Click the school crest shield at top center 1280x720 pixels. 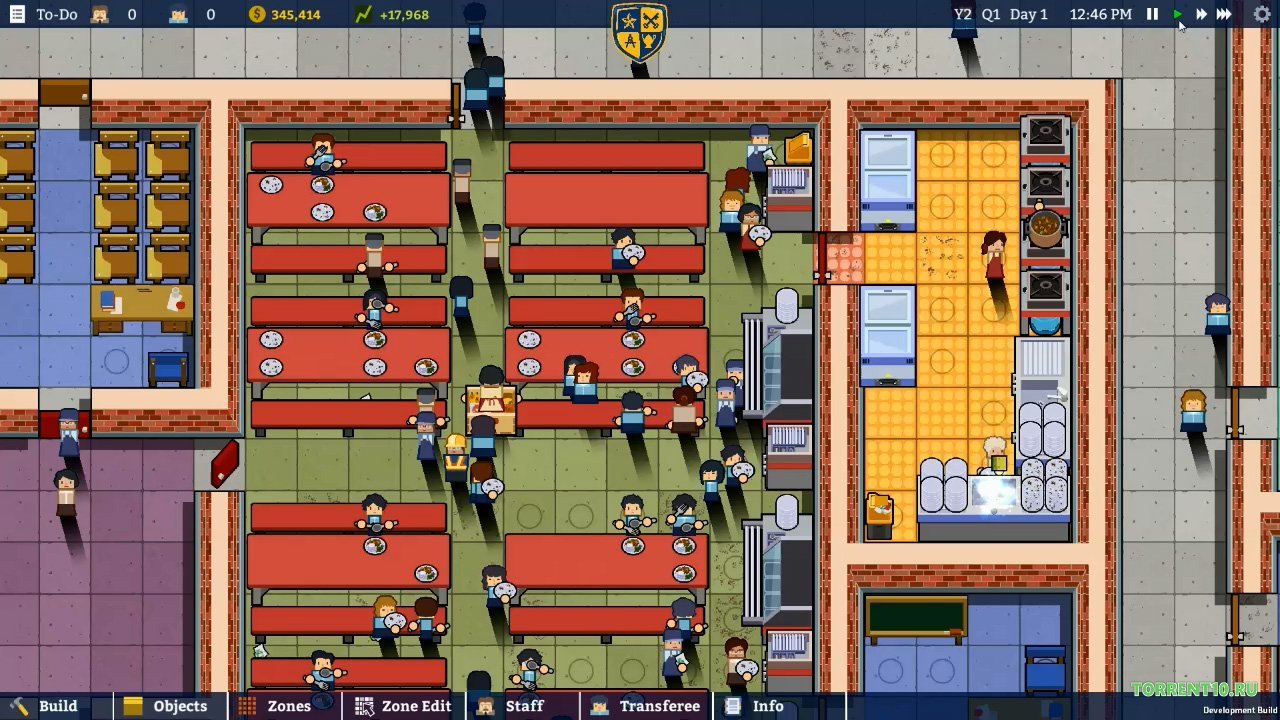[638, 32]
